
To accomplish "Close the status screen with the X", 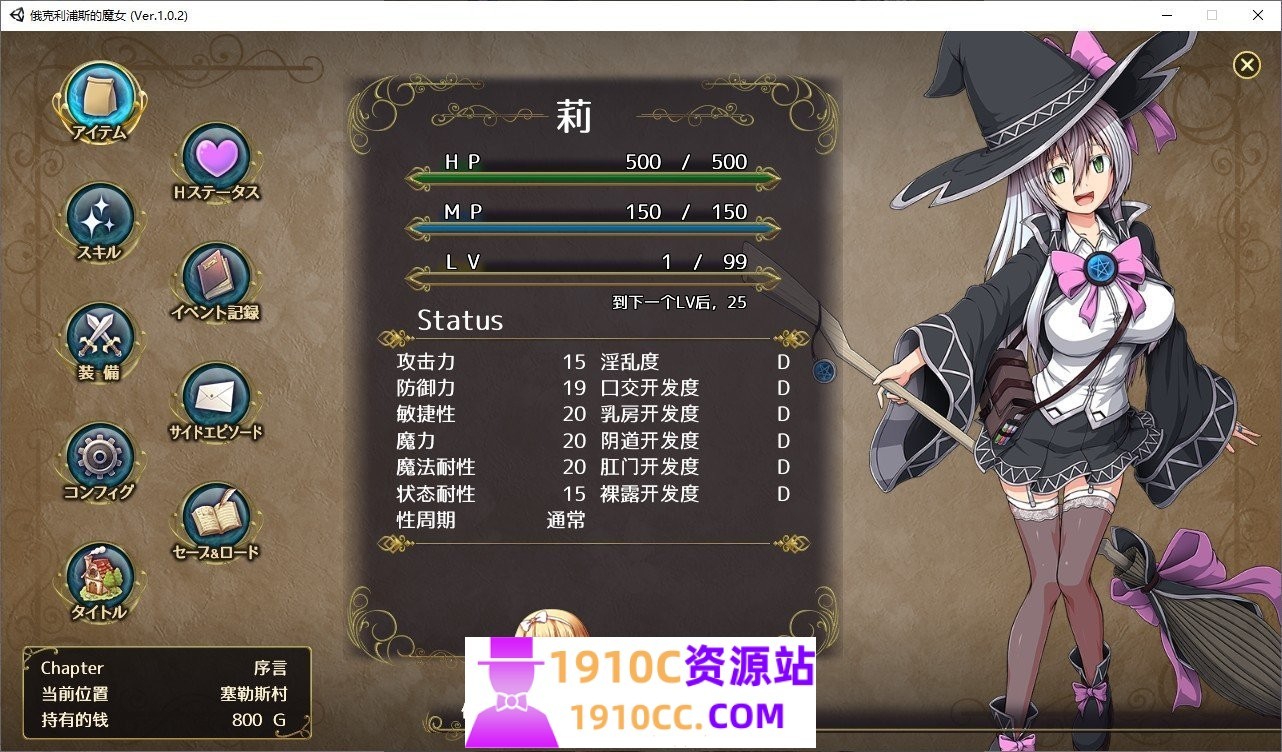I will (x=1247, y=65).
